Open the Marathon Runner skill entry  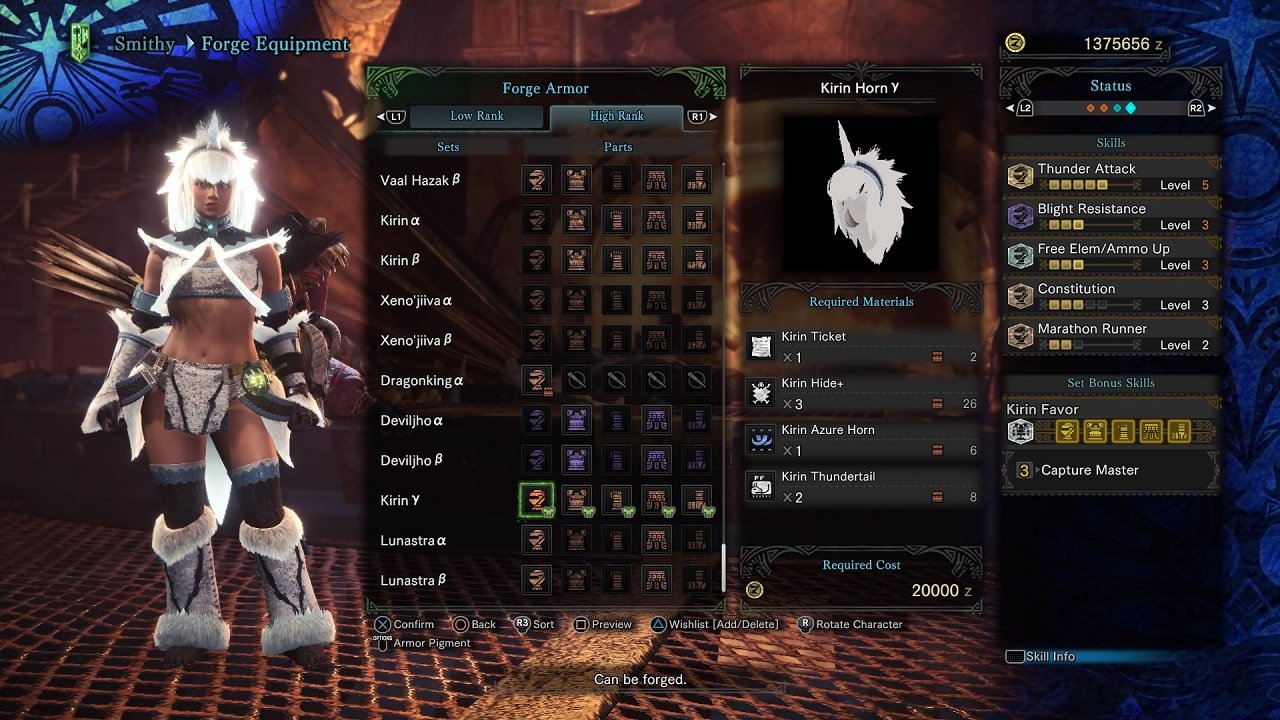click(x=1110, y=337)
